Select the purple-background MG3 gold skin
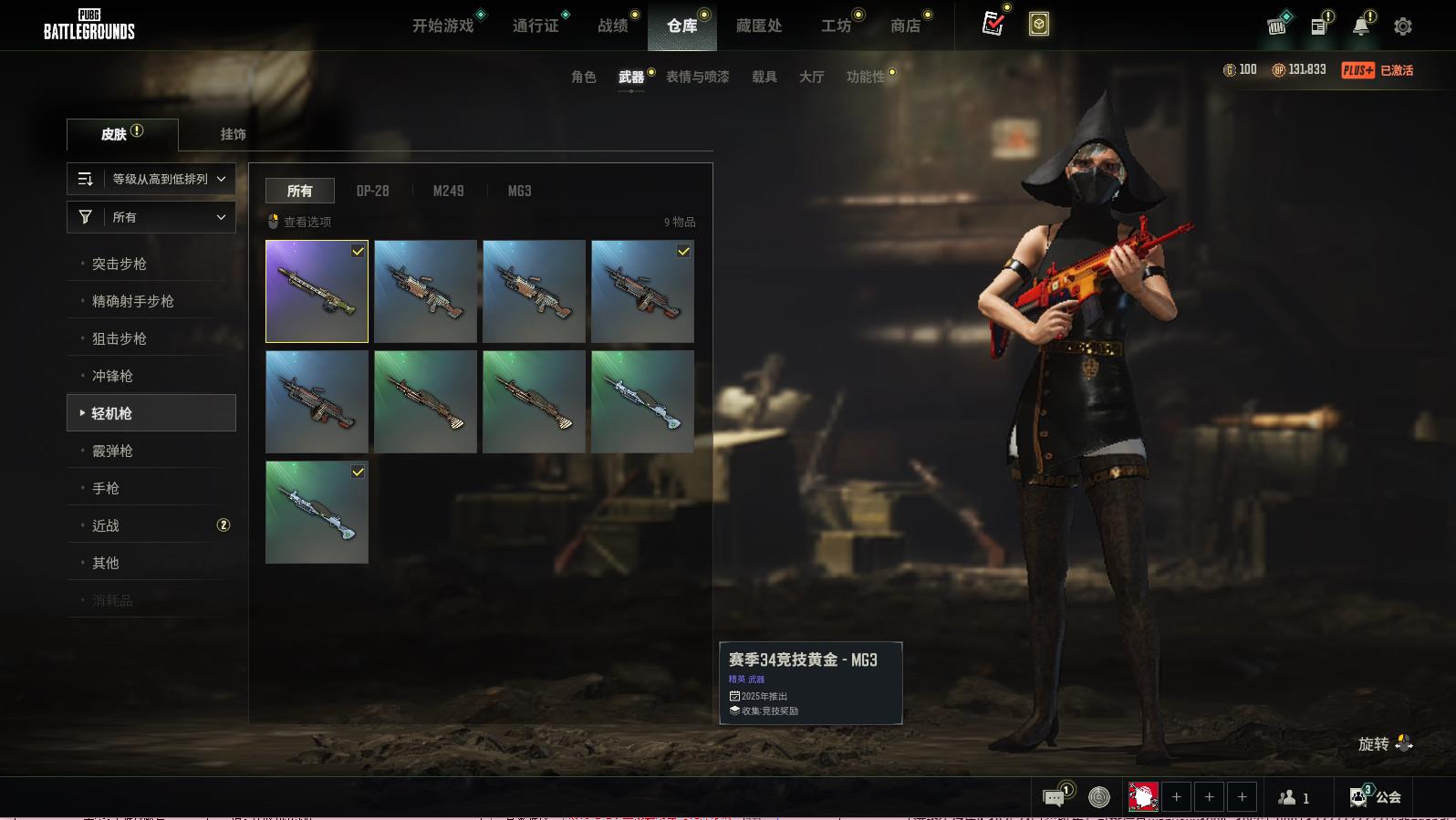Image resolution: width=1456 pixels, height=820 pixels. click(317, 291)
